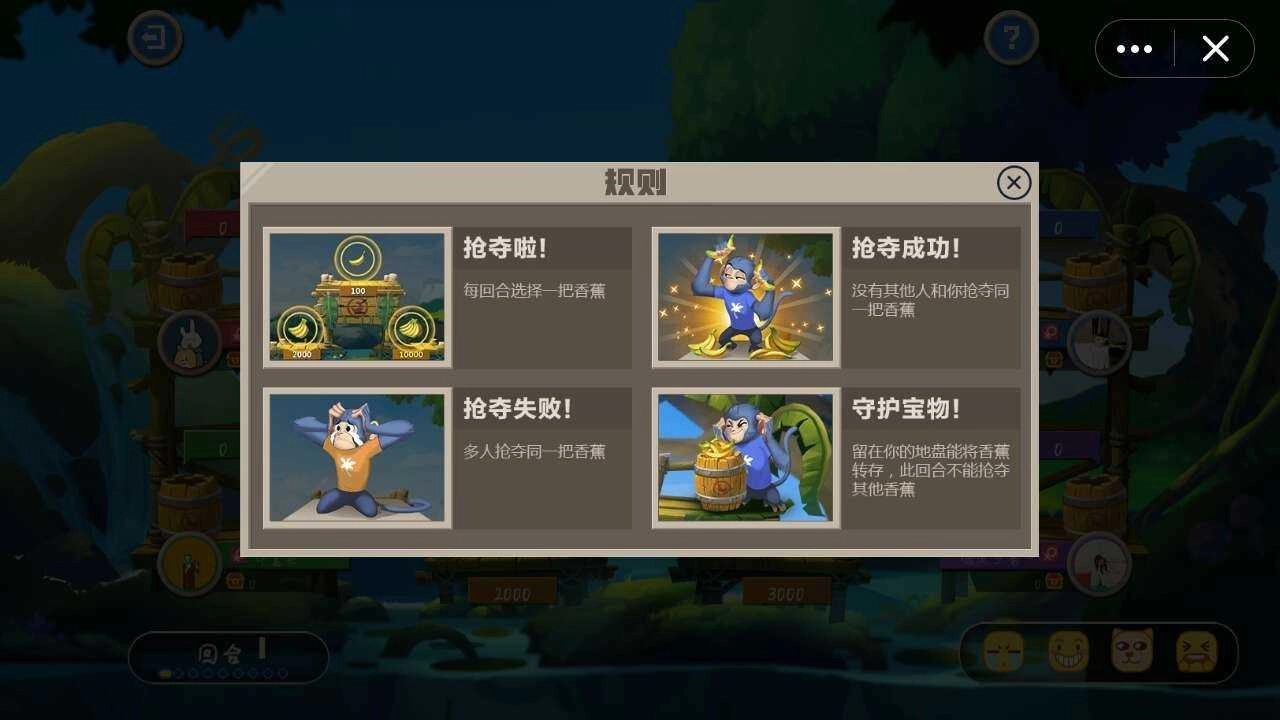
Task: Close the 规则 rules dialog
Action: tap(1013, 182)
